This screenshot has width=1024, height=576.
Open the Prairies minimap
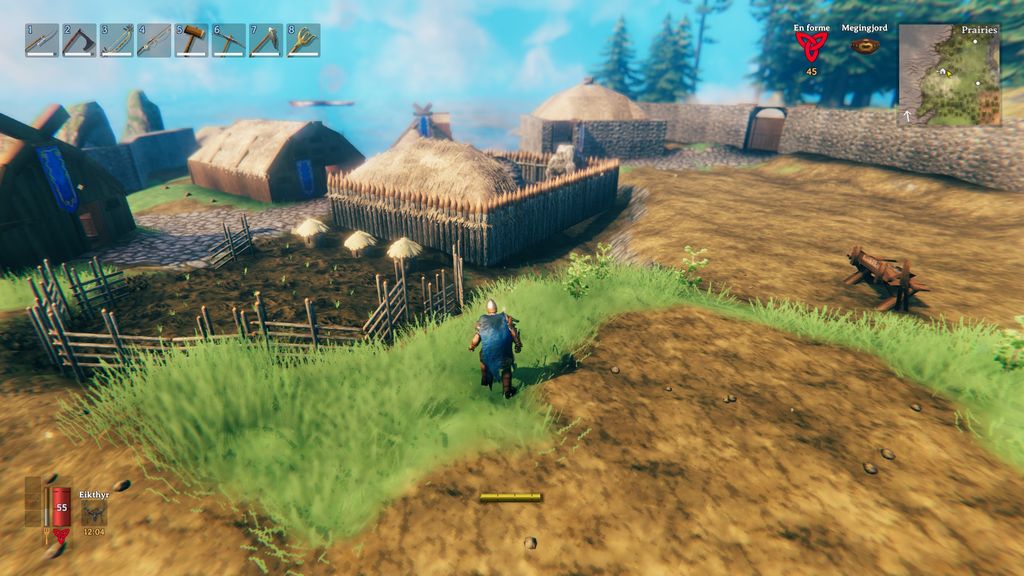(949, 75)
